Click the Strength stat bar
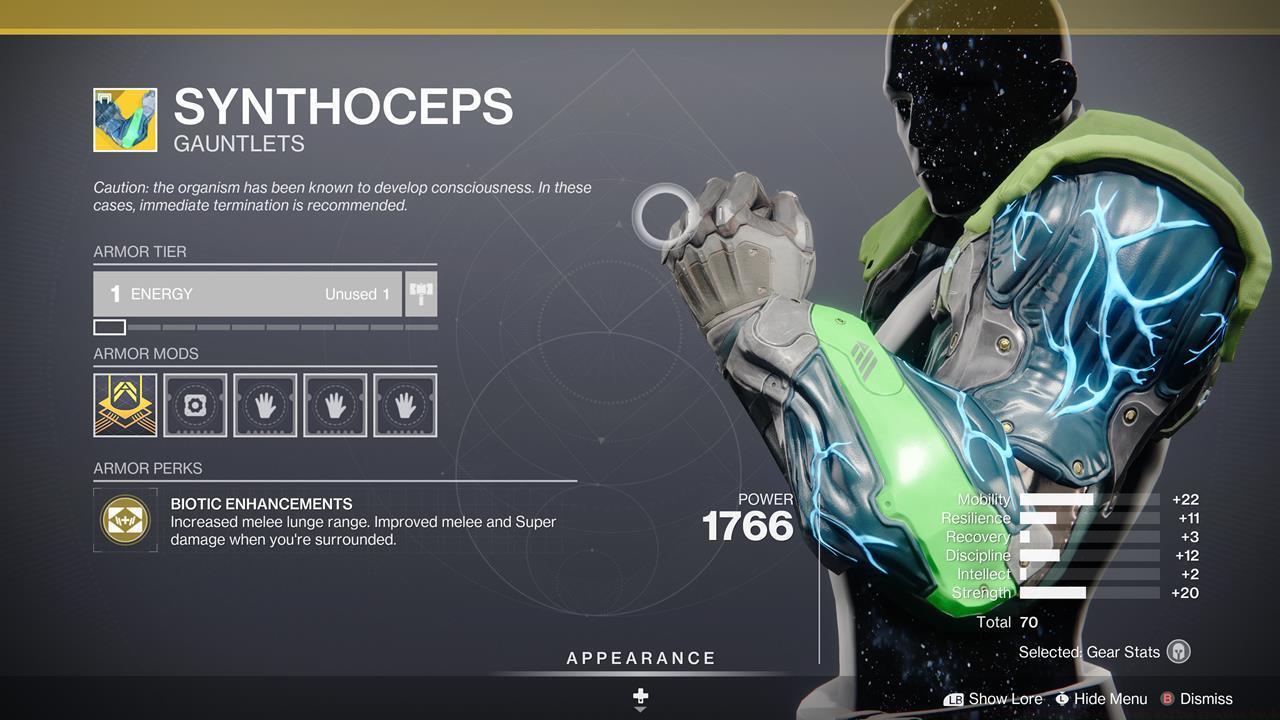The width and height of the screenshot is (1280, 720). point(1085,592)
